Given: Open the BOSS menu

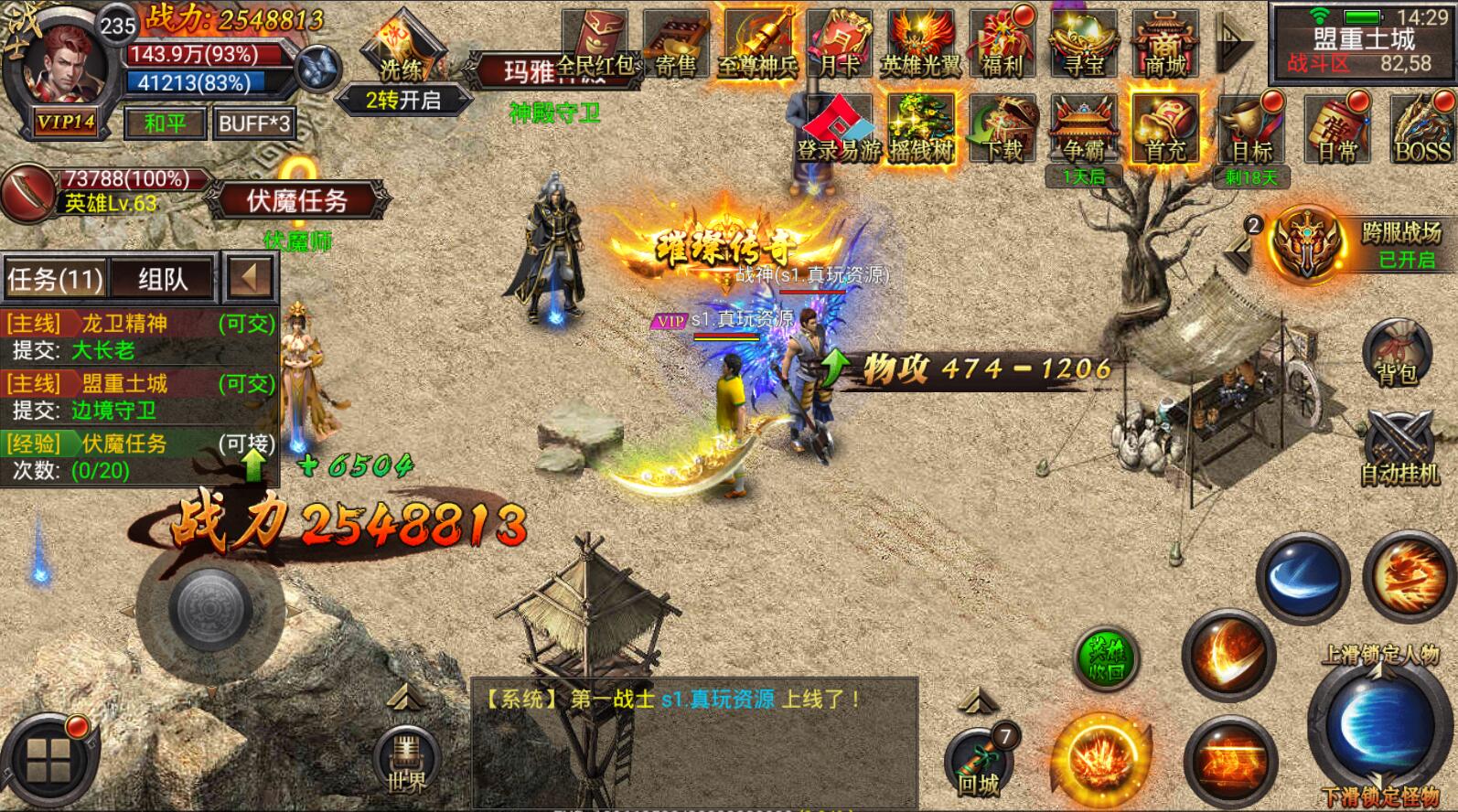Looking at the screenshot, I should click(1421, 130).
